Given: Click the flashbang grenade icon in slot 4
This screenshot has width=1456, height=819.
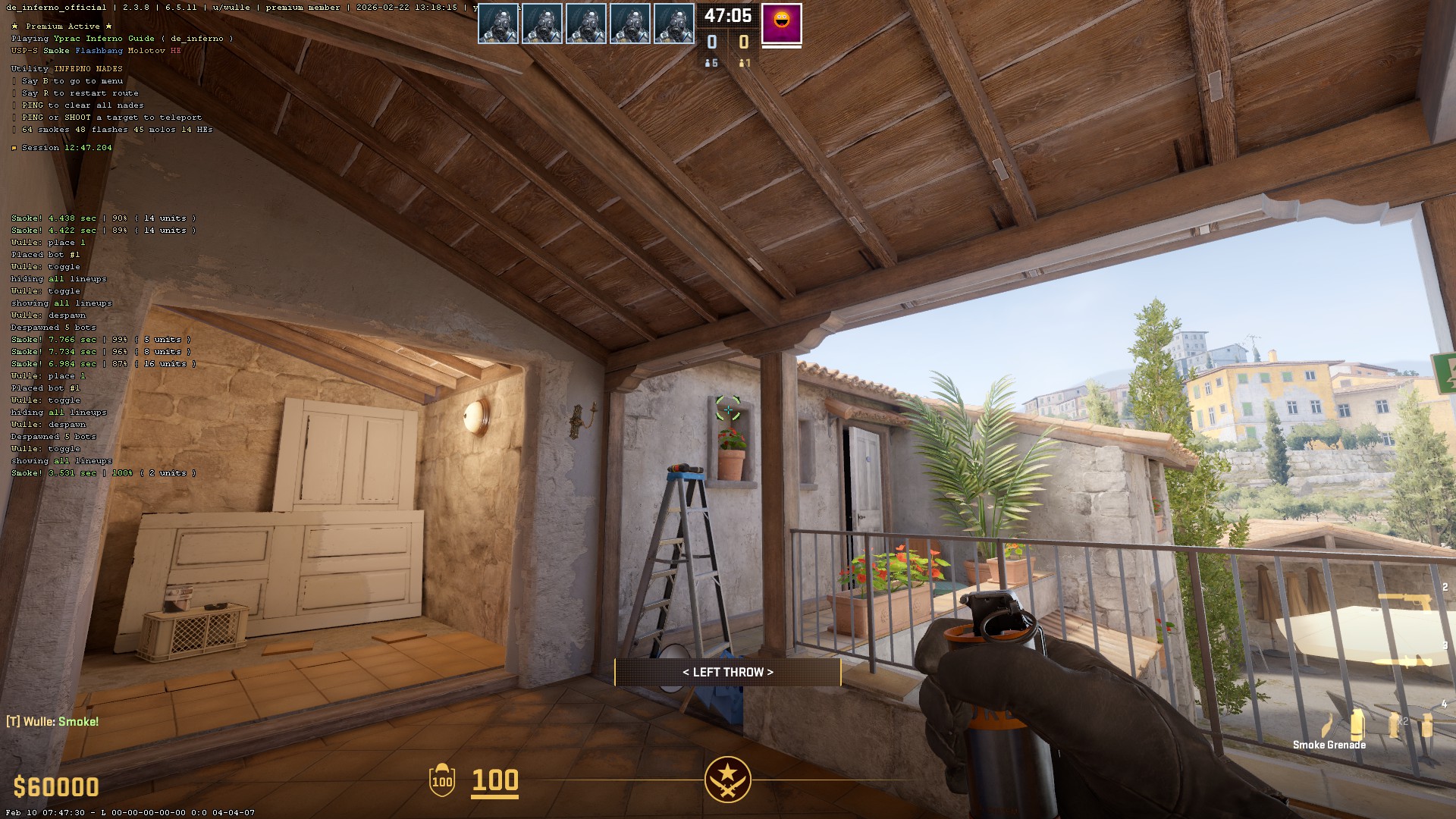Looking at the screenshot, I should (x=1394, y=725).
